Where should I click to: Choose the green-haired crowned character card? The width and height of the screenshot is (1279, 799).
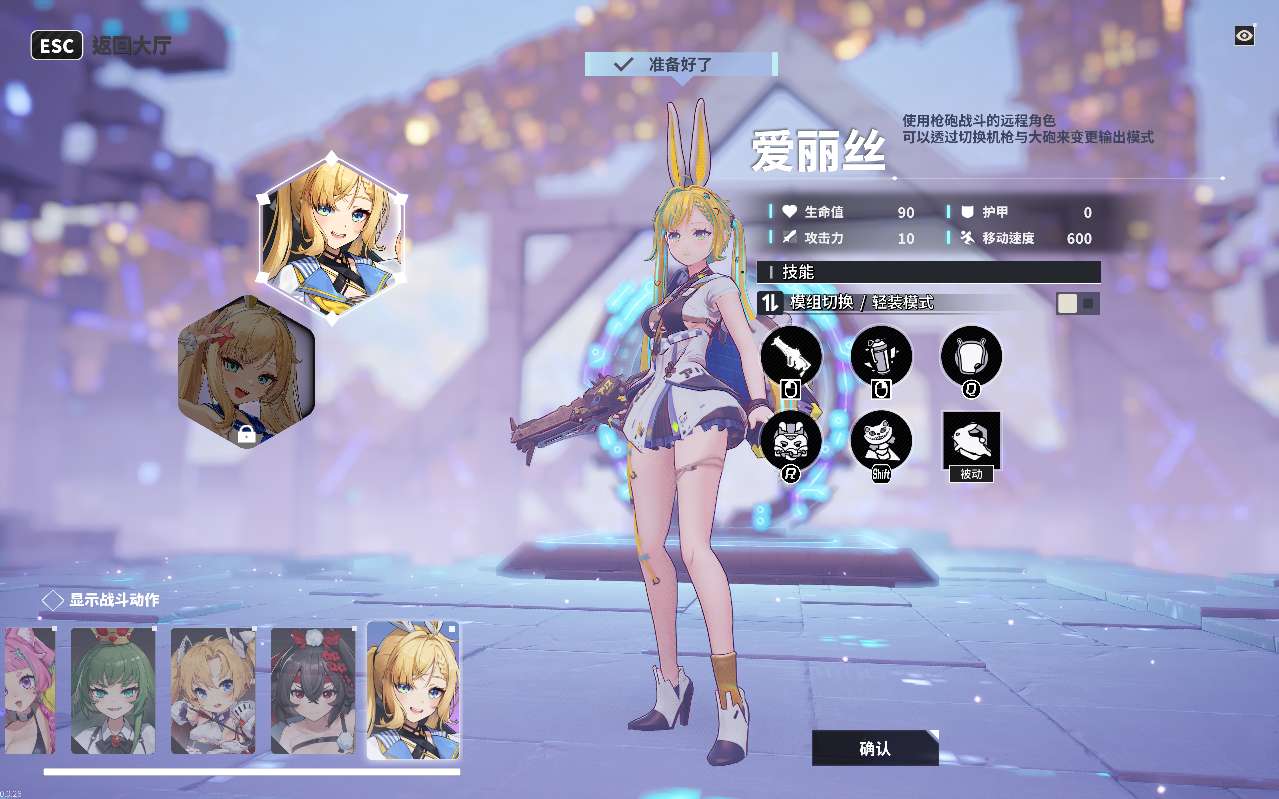pyautogui.click(x=113, y=690)
